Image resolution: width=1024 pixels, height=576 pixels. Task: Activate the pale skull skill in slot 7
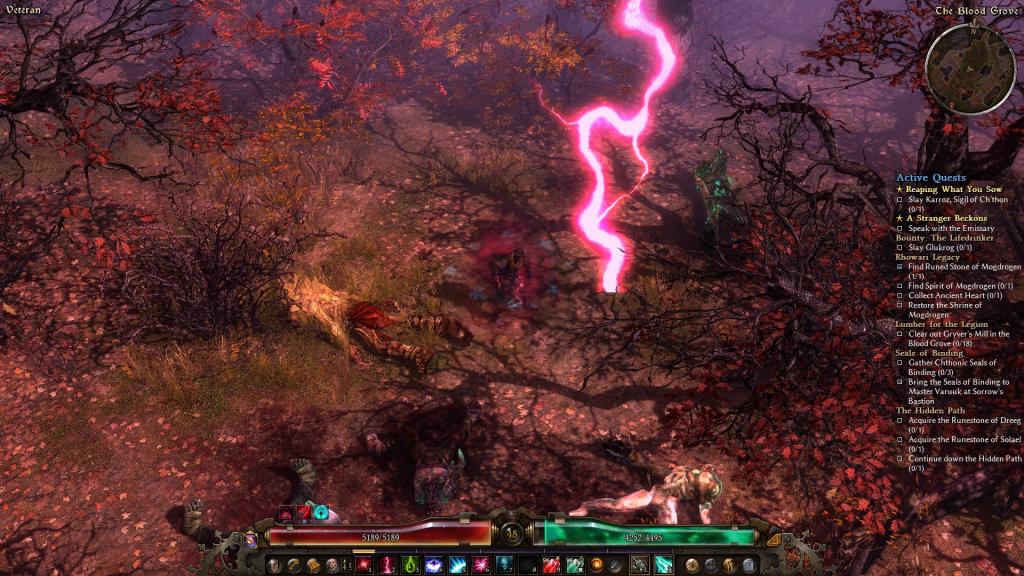point(505,565)
